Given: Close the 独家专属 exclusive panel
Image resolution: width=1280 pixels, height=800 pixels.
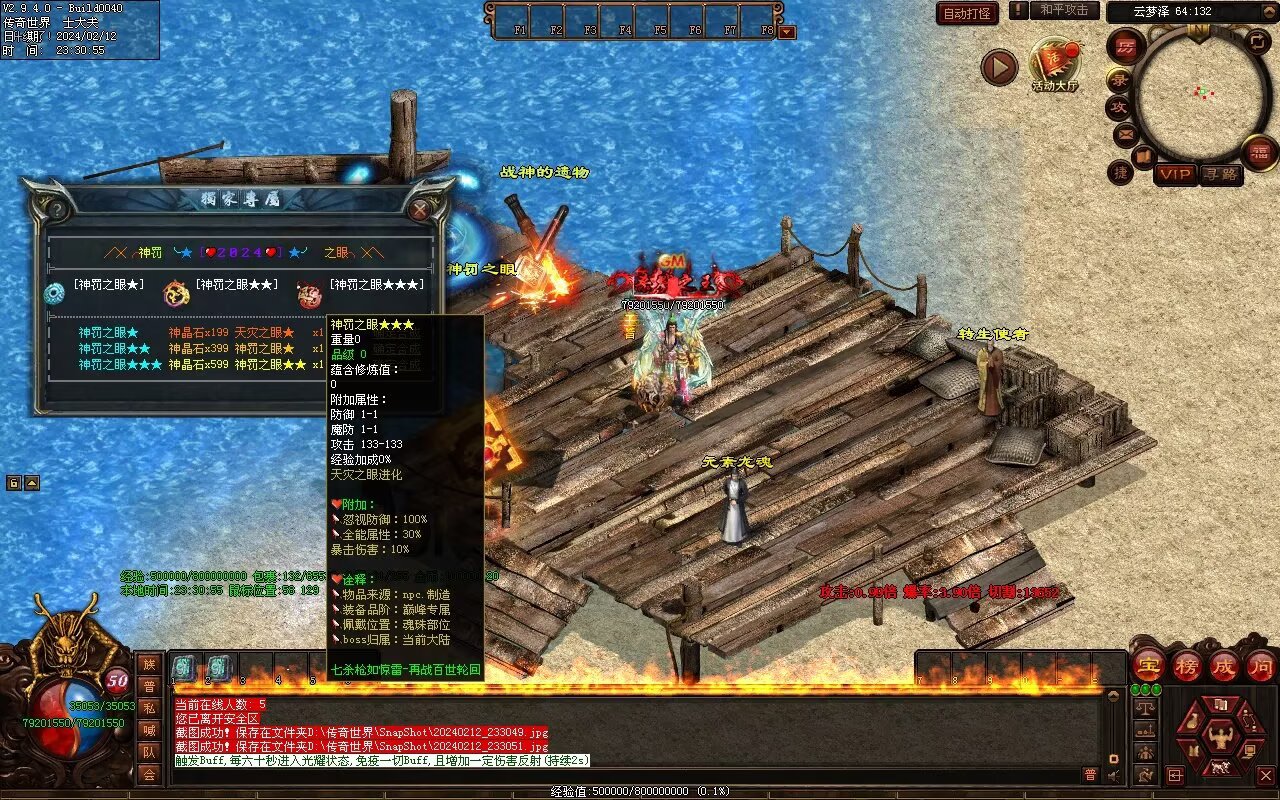Looking at the screenshot, I should coord(420,209).
